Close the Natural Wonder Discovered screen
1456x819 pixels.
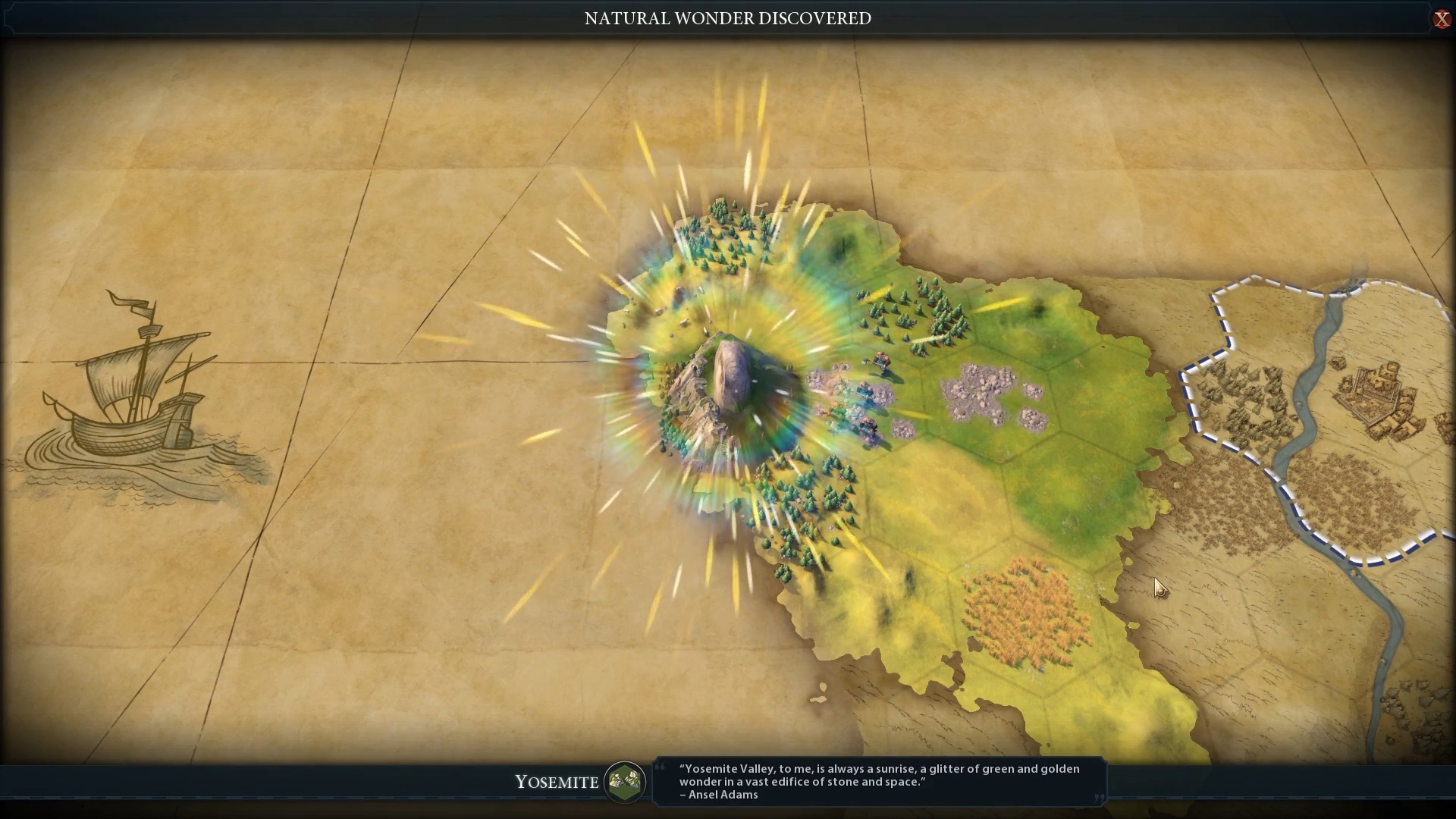(1441, 19)
